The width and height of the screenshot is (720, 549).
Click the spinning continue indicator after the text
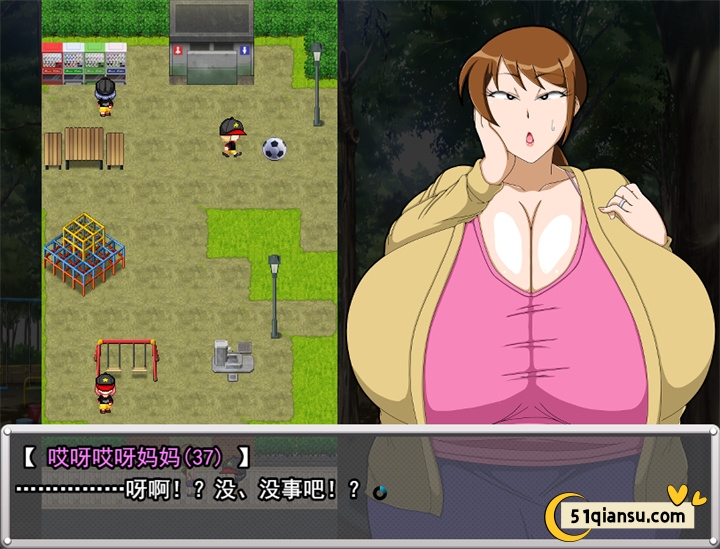379,491
